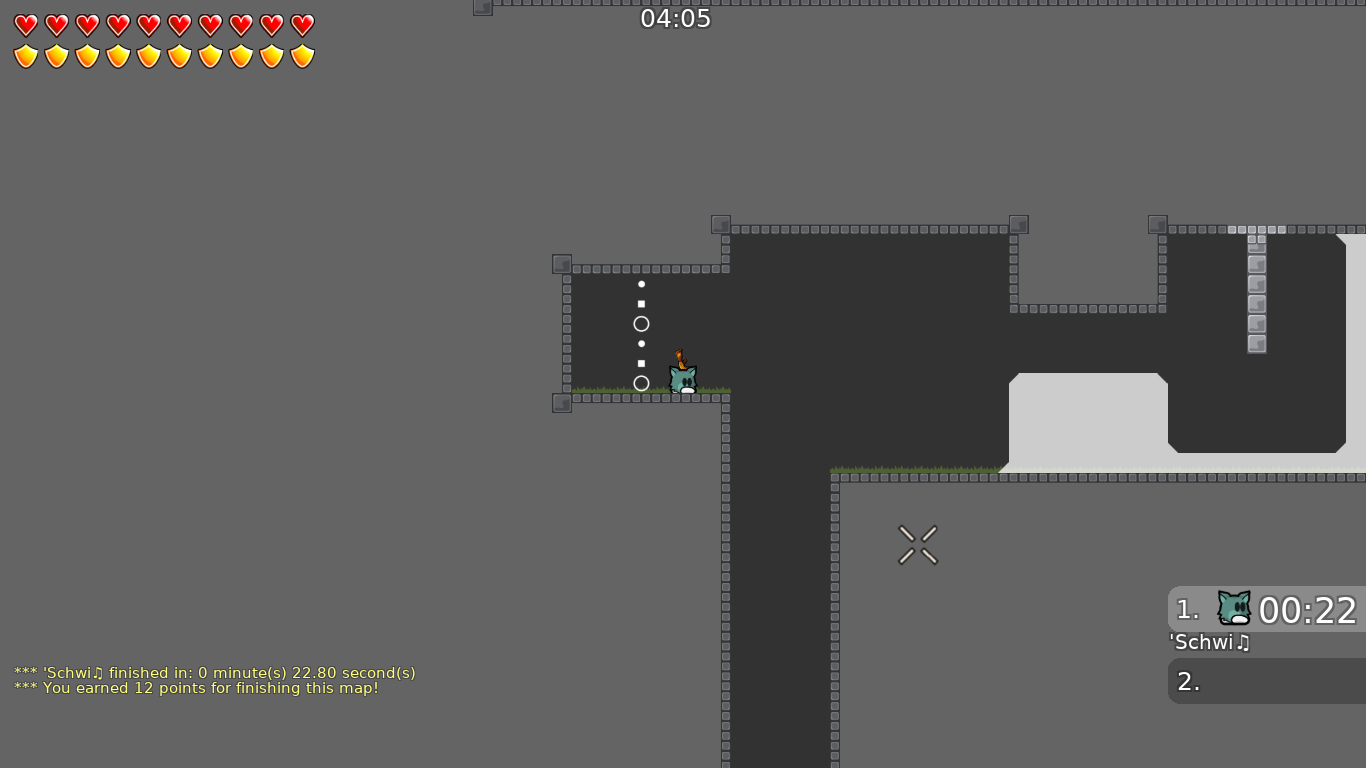Click the finish time 00:22 on the scoreboard
1366x768 pixels.
pyautogui.click(x=1308, y=610)
